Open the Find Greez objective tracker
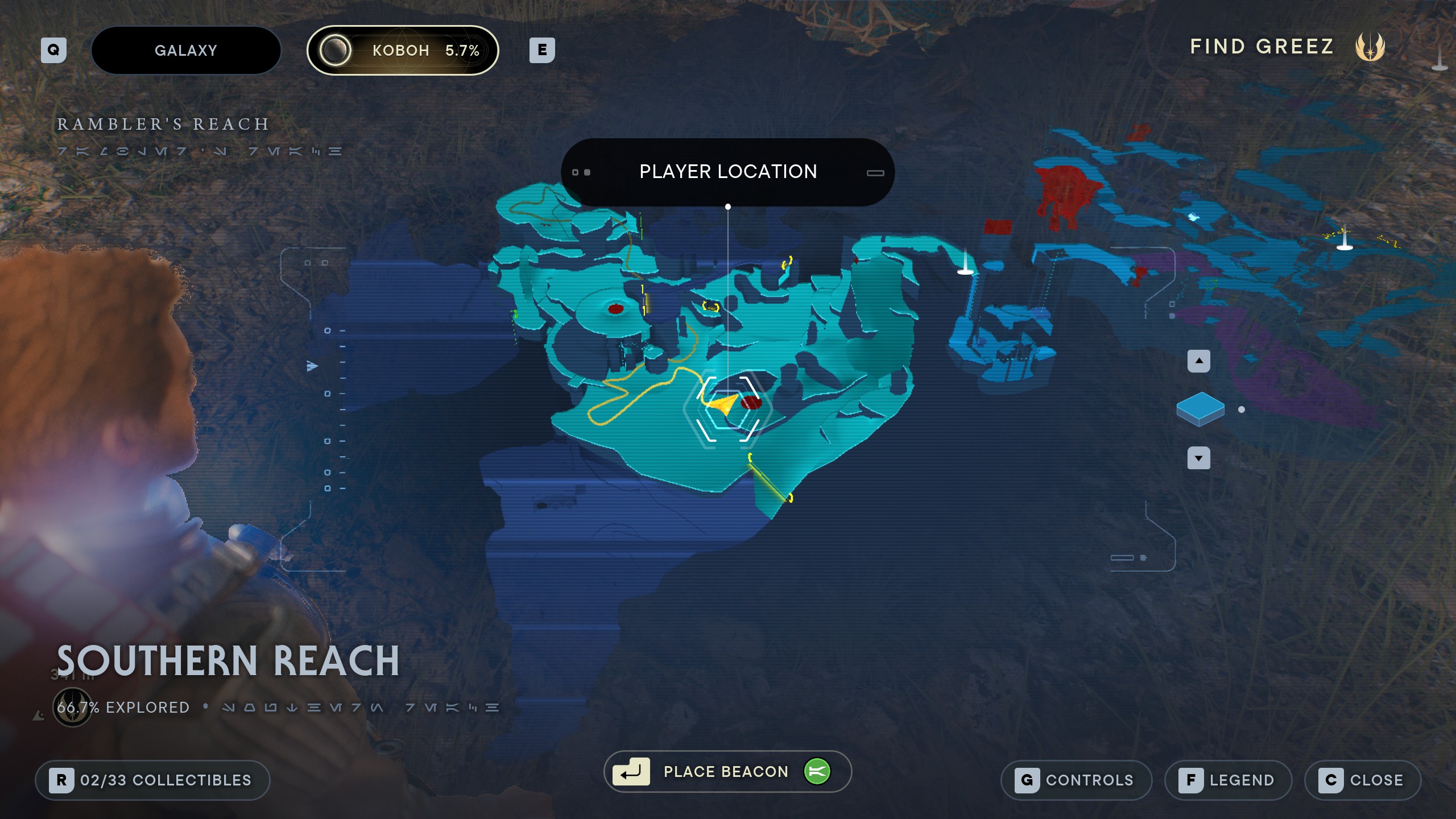This screenshot has height=819, width=1456. click(x=1287, y=47)
